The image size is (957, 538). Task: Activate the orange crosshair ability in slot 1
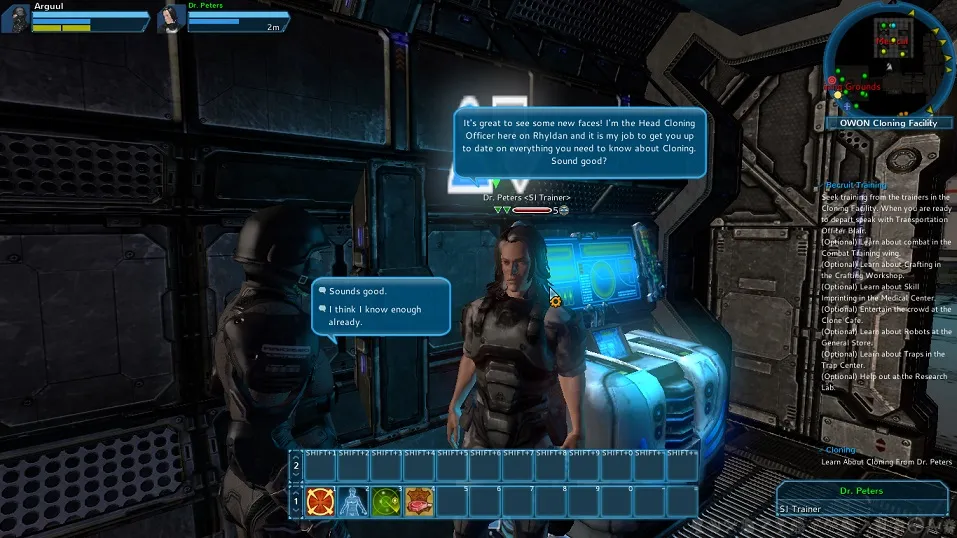point(320,500)
